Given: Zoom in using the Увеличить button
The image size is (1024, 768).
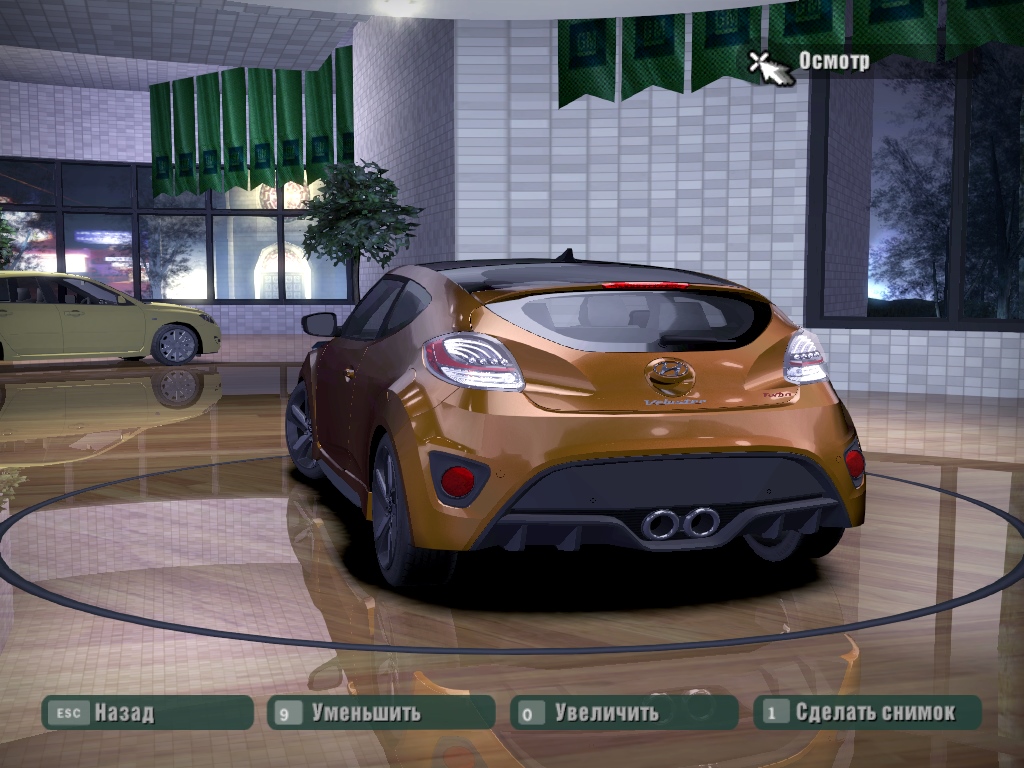Looking at the screenshot, I should 624,713.
